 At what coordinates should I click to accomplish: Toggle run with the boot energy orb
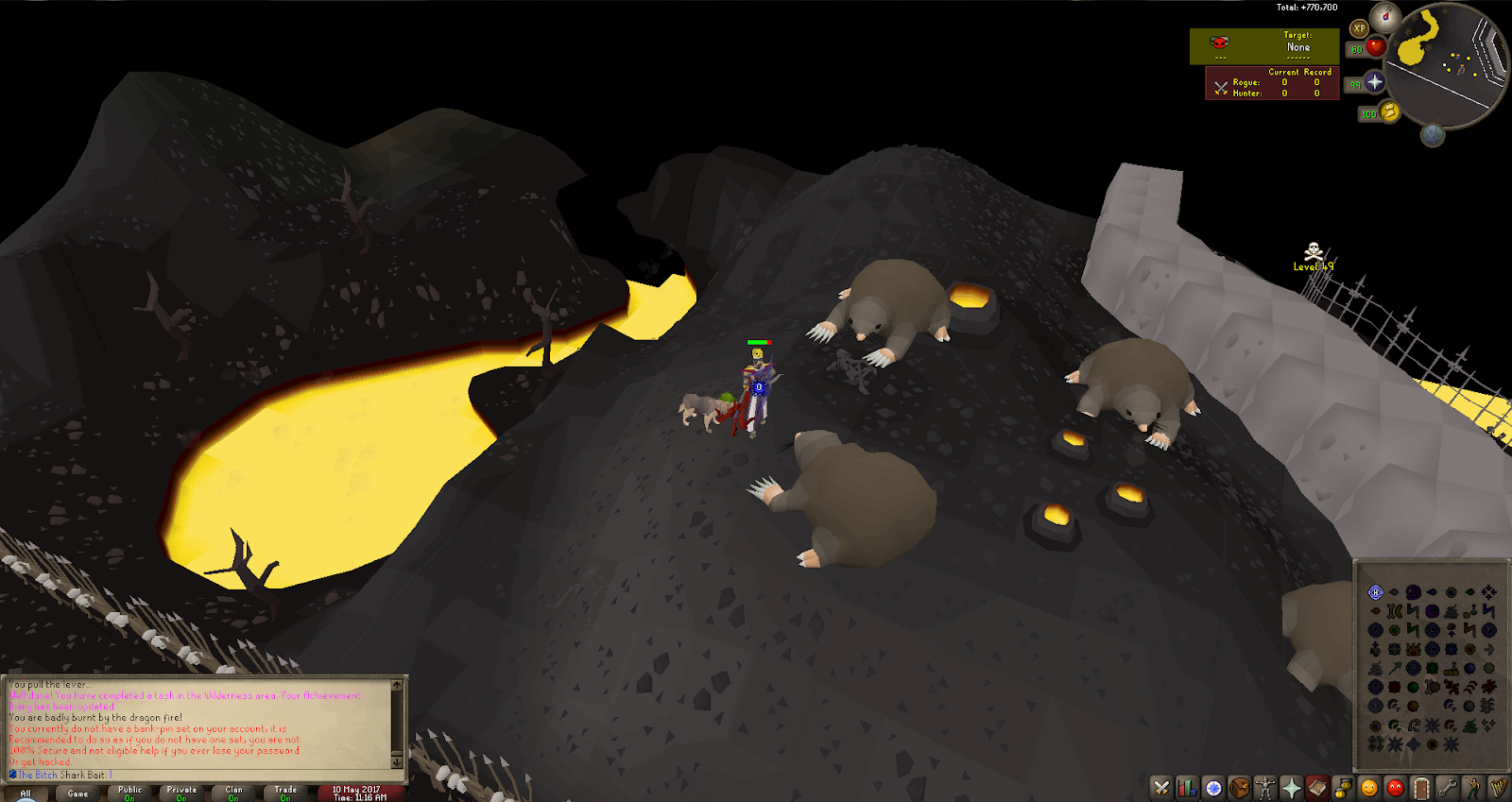[x=1389, y=112]
